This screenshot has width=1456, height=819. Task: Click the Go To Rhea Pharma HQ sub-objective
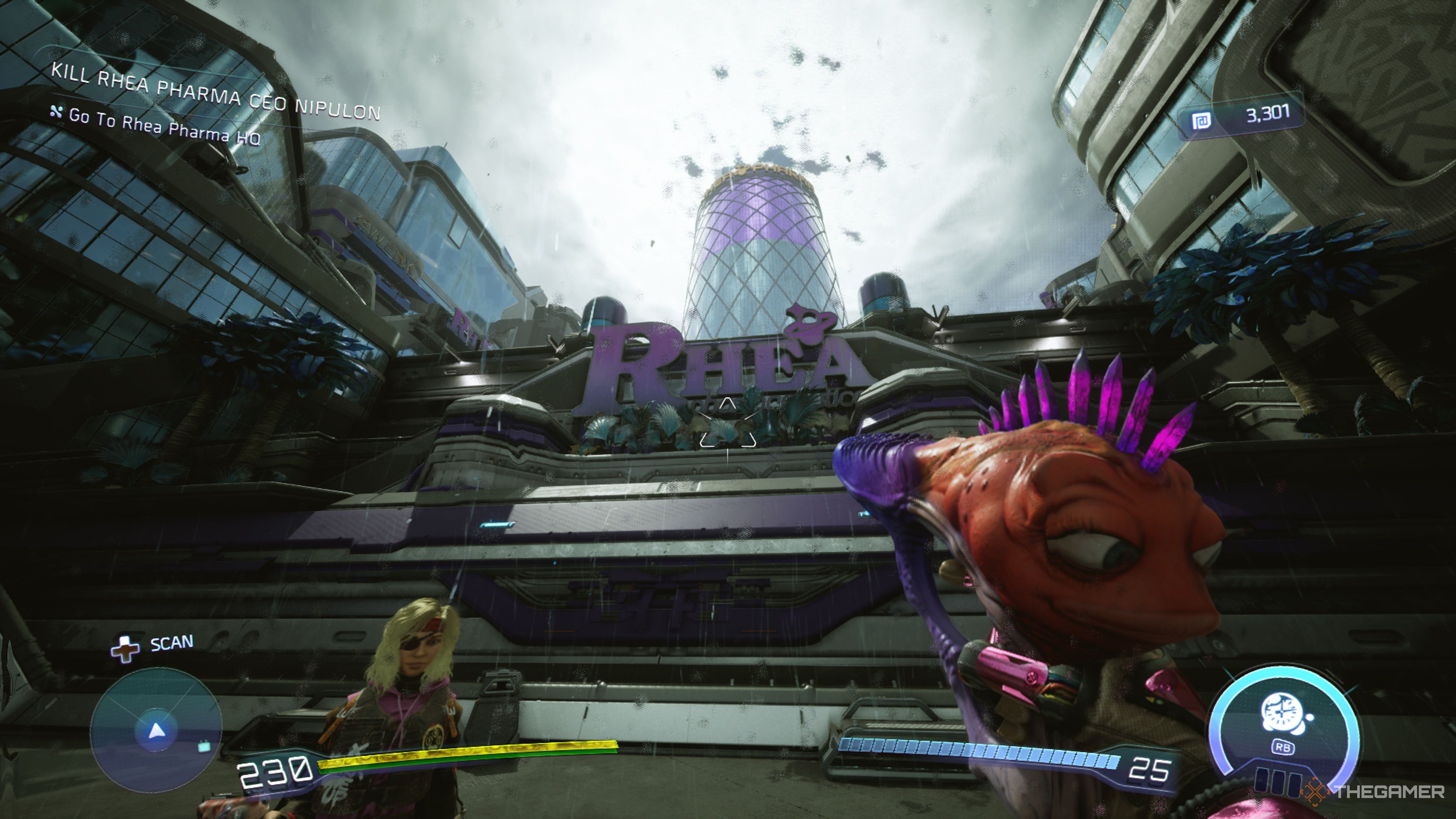pyautogui.click(x=164, y=126)
